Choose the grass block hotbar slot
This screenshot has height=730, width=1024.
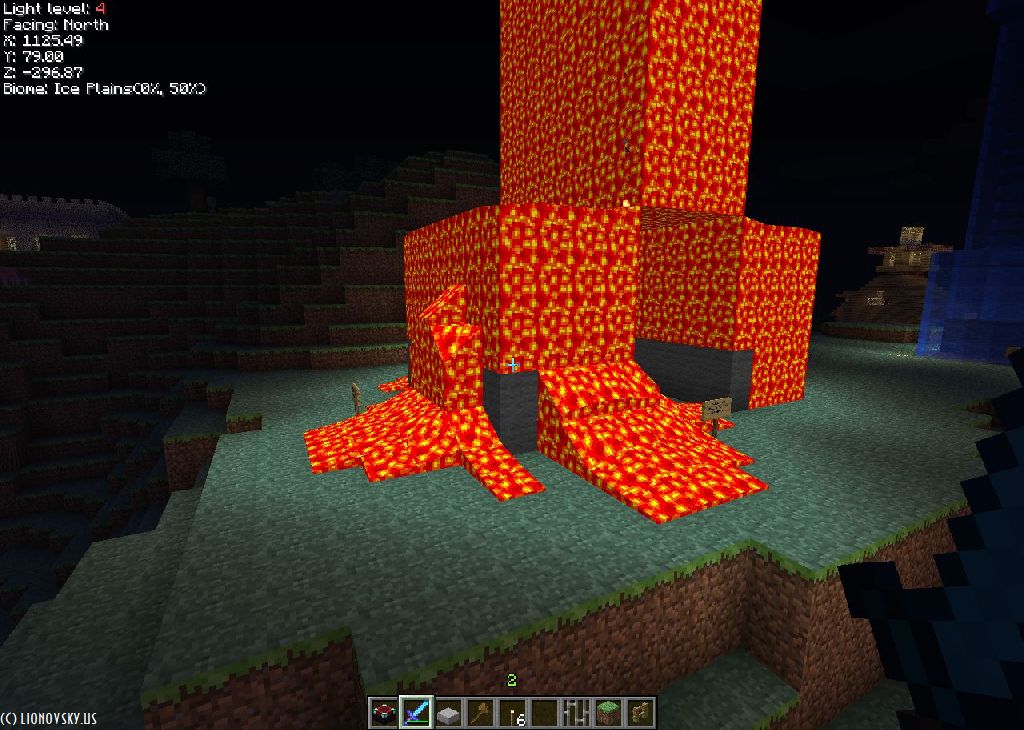point(608,713)
